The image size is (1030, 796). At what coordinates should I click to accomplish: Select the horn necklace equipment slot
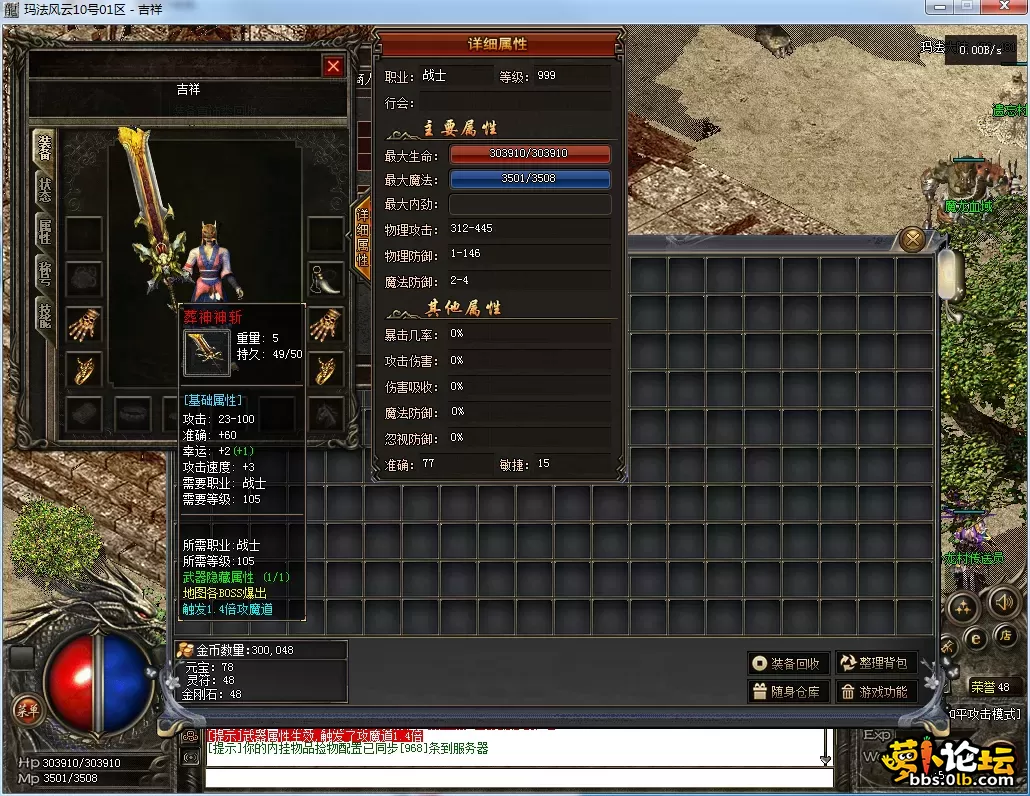pyautogui.click(x=325, y=279)
